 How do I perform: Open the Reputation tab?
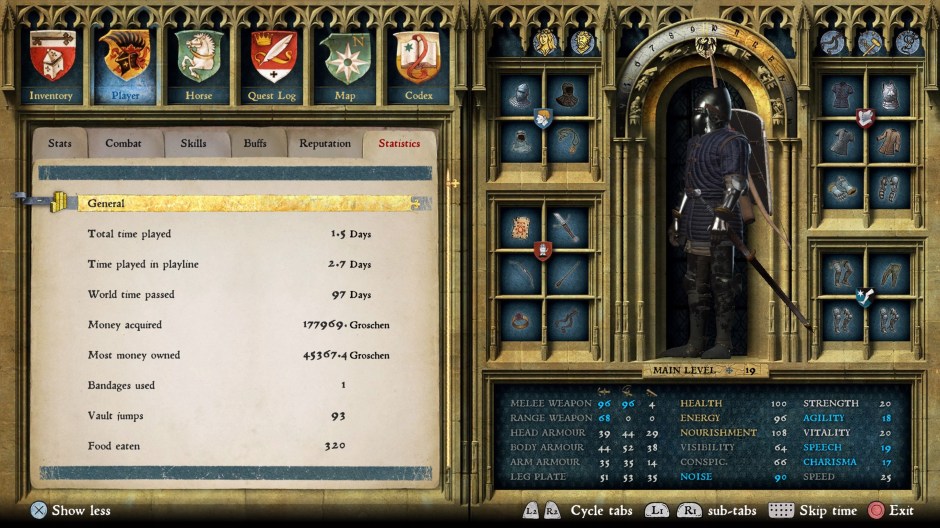[x=325, y=143]
